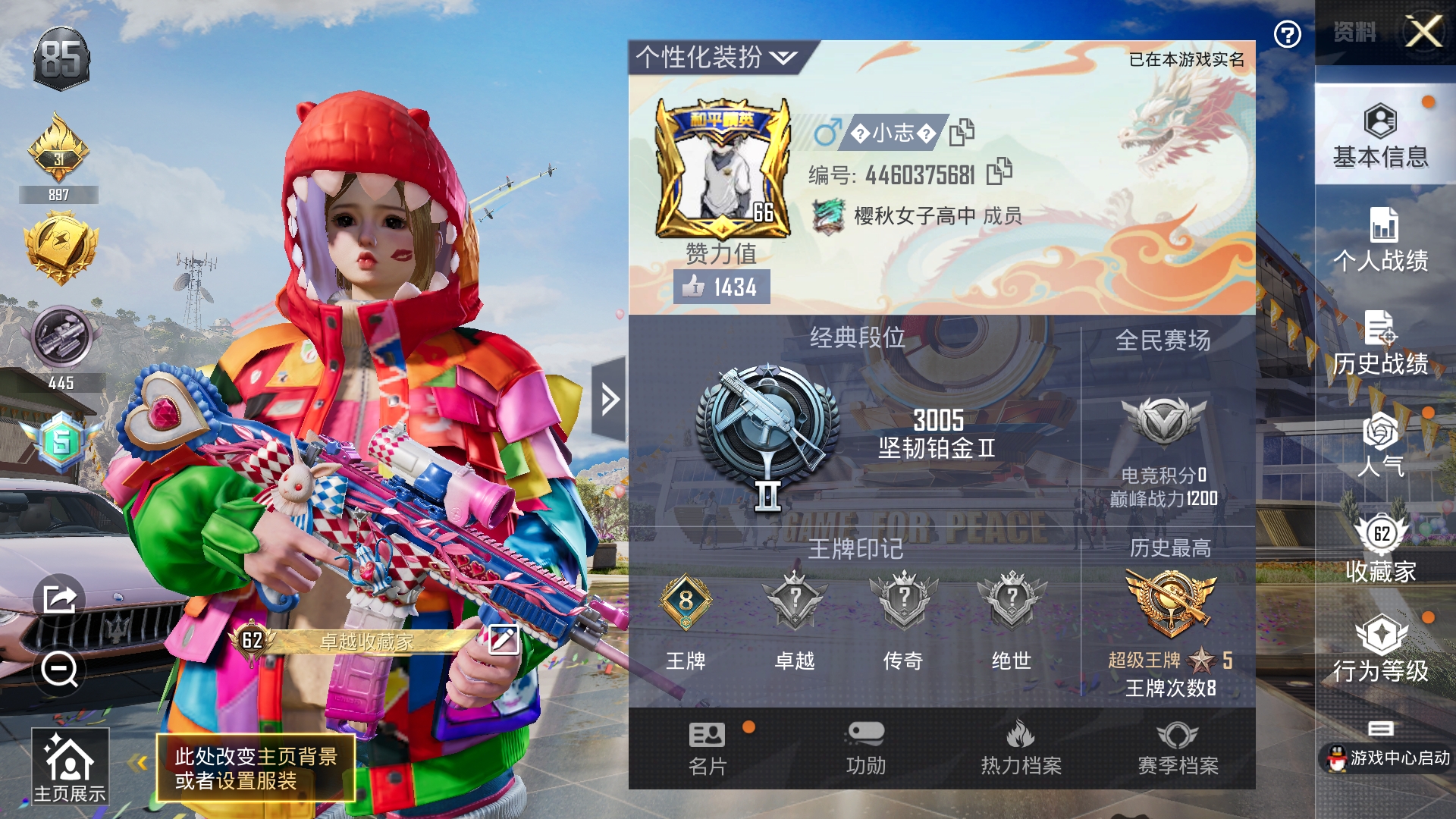Image resolution: width=1456 pixels, height=819 pixels.
Task: Open the 赛季档案 season archive
Action: (1177, 748)
